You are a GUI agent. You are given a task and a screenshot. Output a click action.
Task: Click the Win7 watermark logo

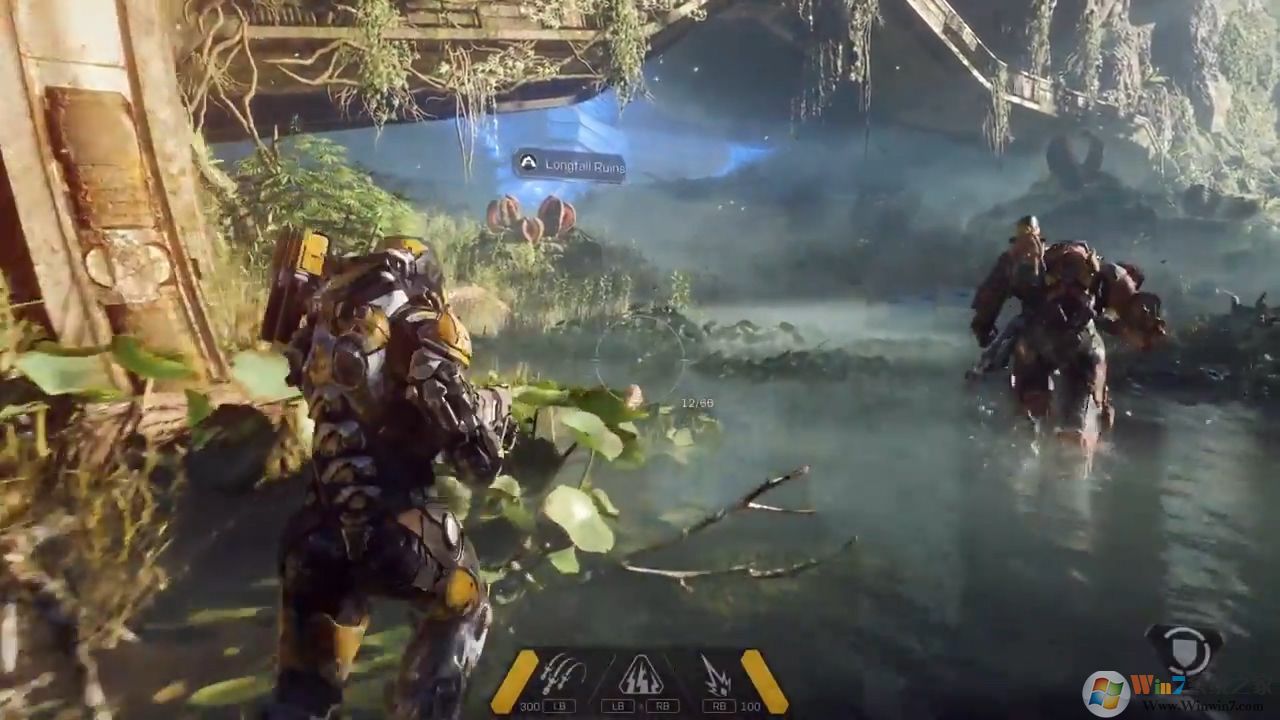[1106, 692]
